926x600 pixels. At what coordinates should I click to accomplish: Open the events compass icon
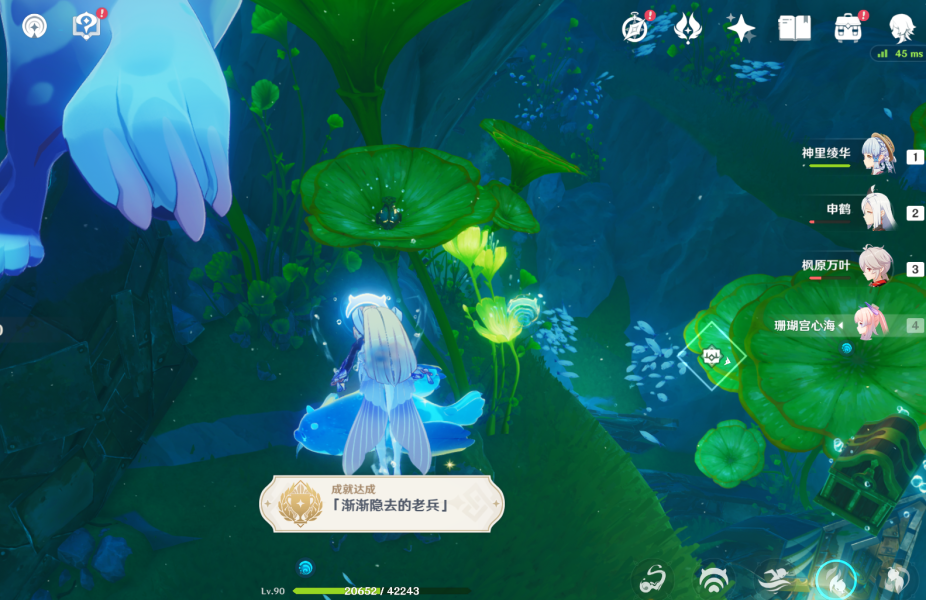coord(634,28)
